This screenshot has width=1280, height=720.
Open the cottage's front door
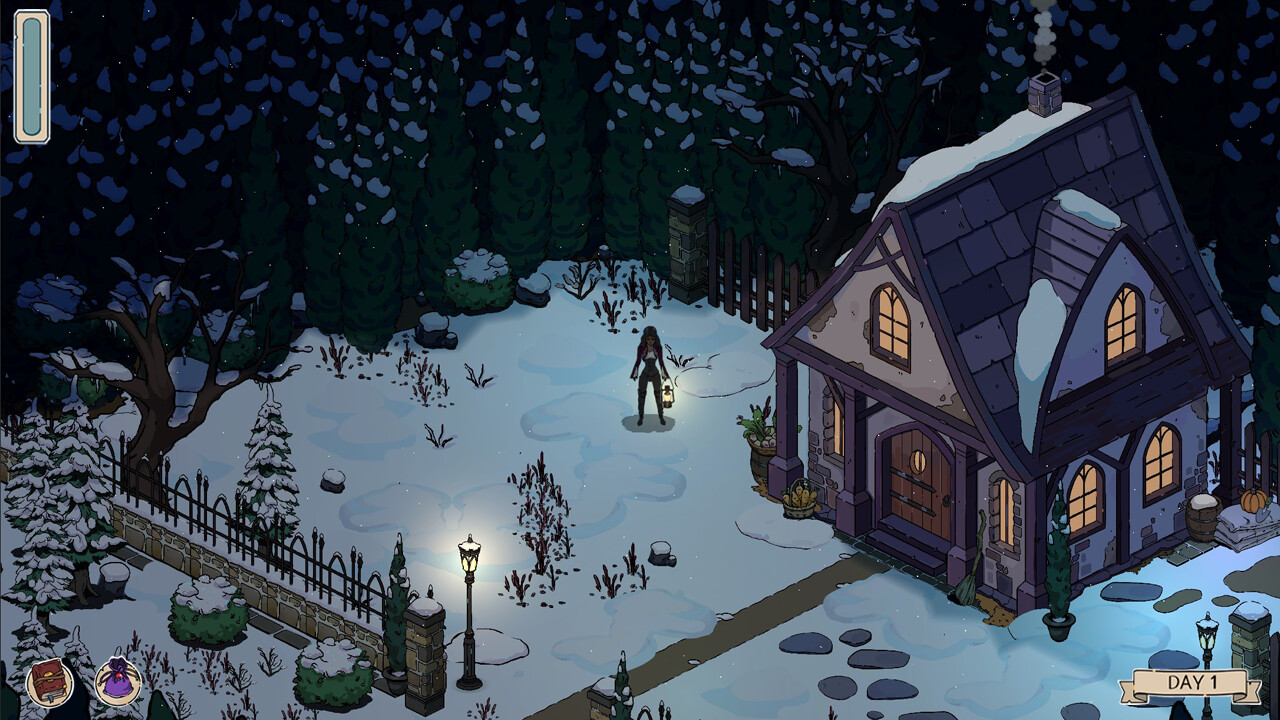click(x=916, y=480)
